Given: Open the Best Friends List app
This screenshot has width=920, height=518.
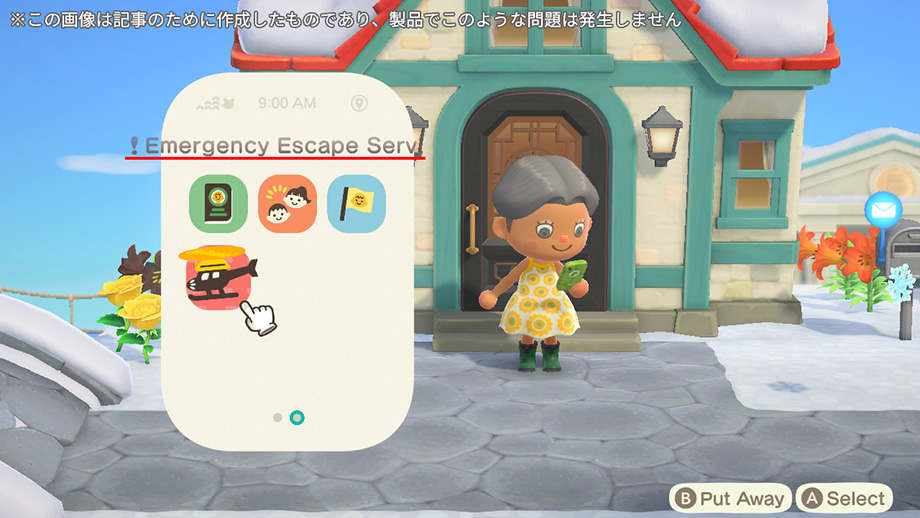Looking at the screenshot, I should tap(288, 203).
